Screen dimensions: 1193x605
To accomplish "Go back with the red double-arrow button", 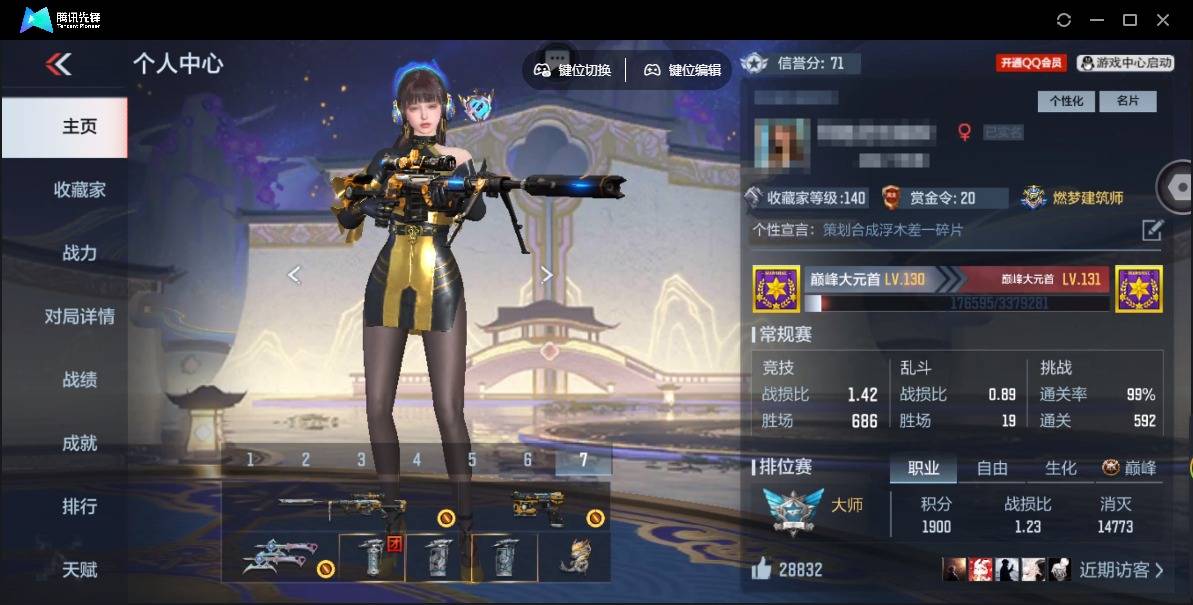I will click(58, 65).
